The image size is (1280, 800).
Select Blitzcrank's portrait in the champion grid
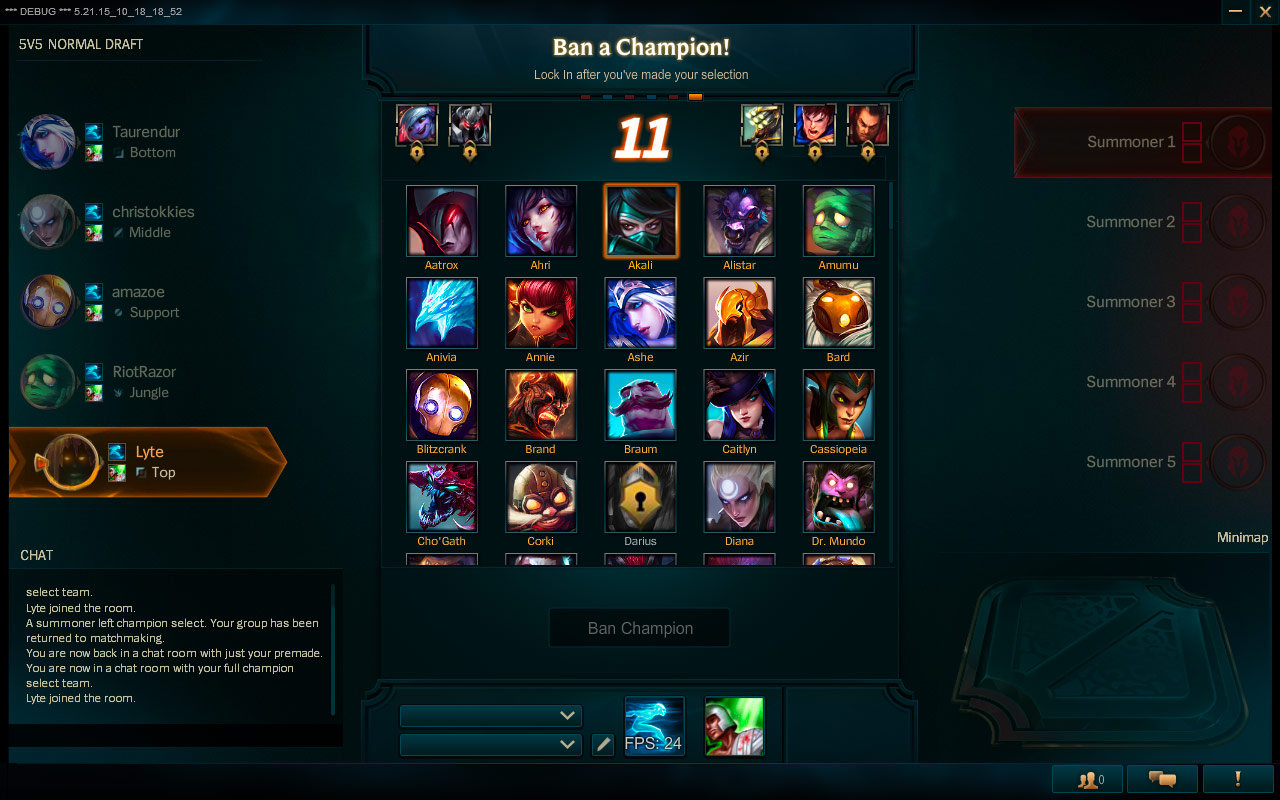[x=441, y=405]
